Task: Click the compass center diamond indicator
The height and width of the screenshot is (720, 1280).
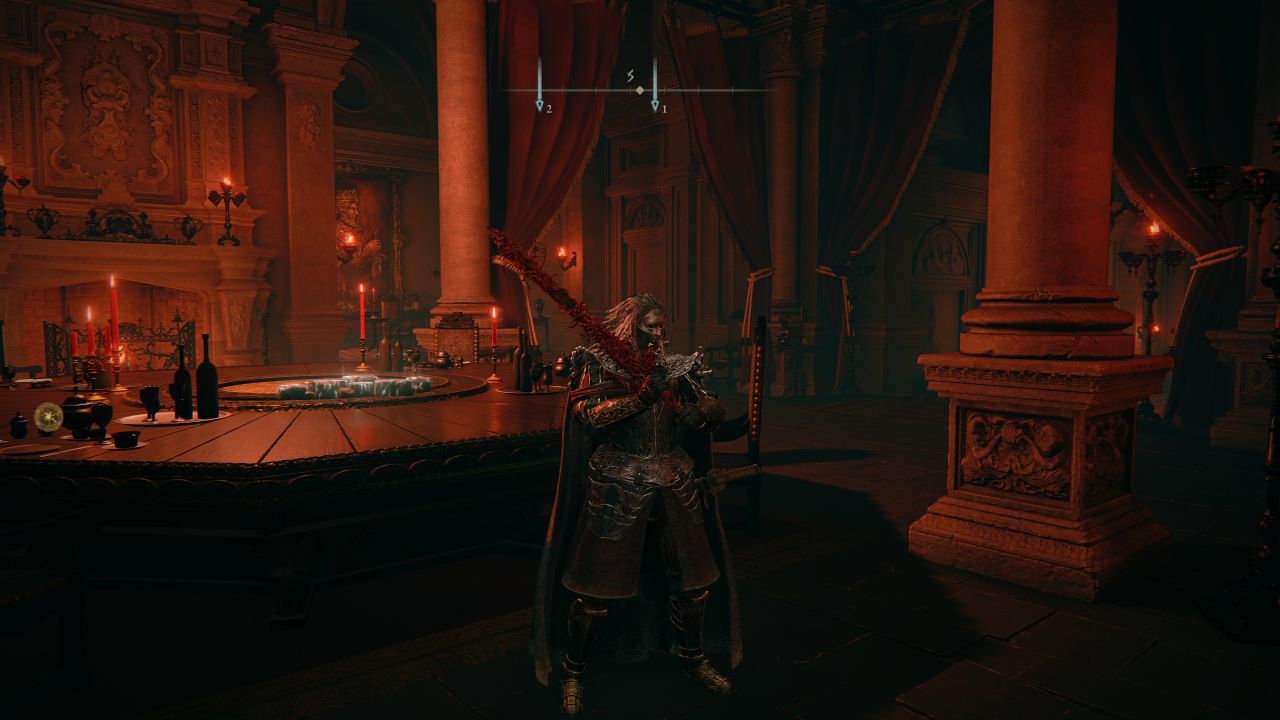Action: pyautogui.click(x=639, y=91)
